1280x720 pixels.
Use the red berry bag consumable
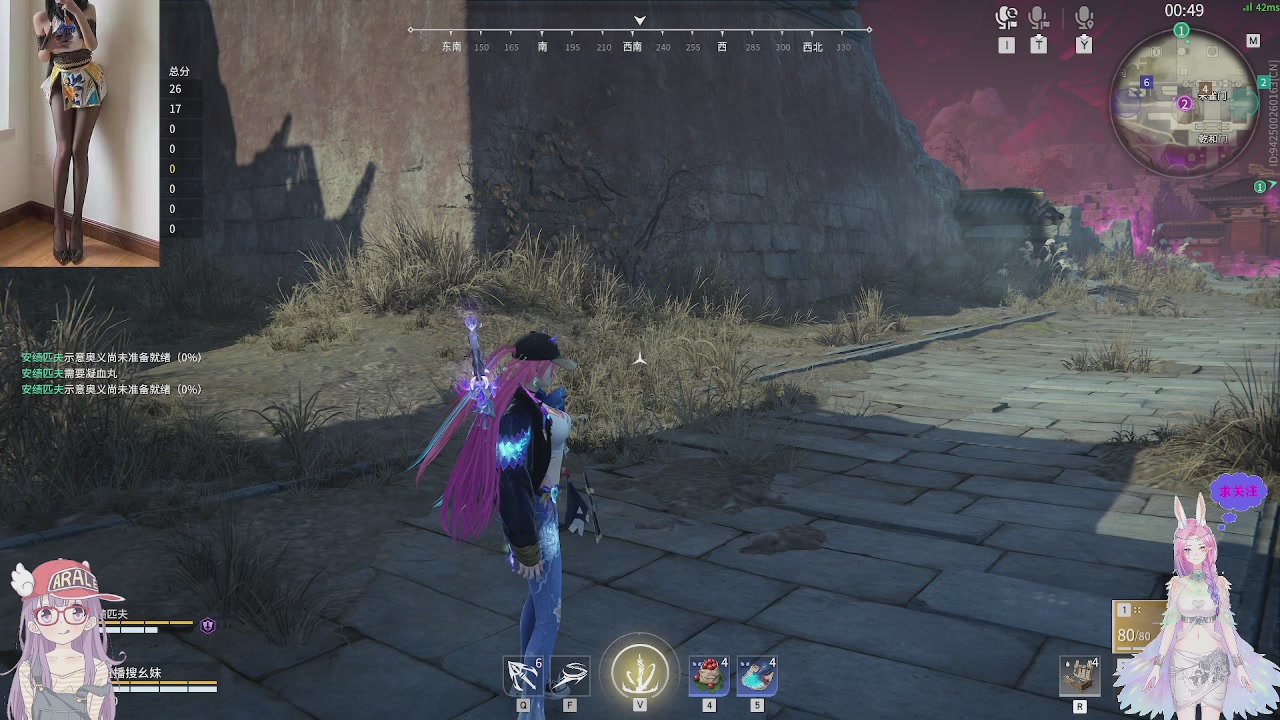[709, 675]
